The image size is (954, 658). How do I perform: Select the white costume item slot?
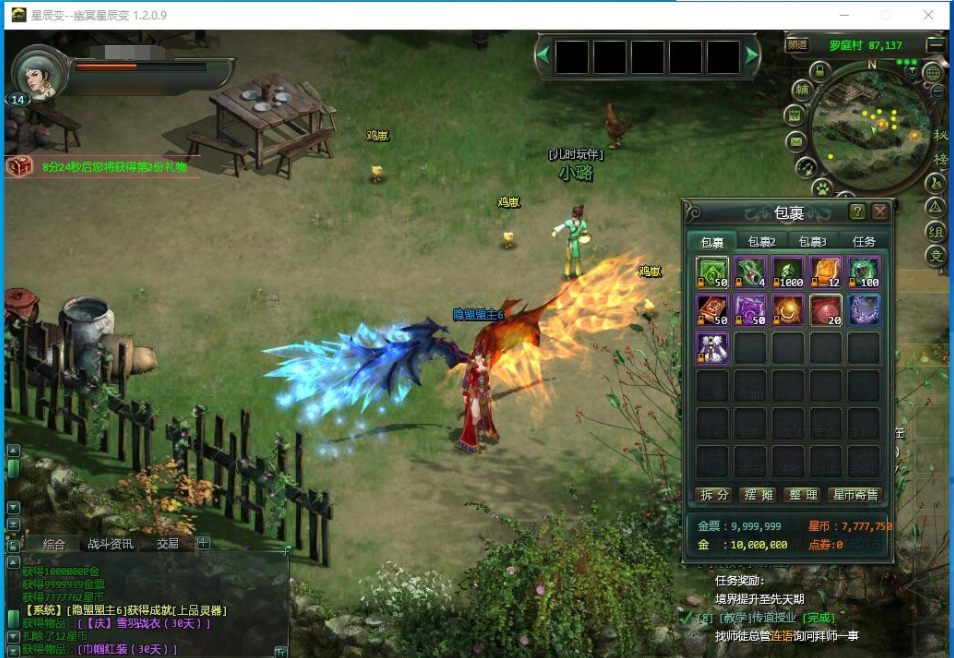pos(712,348)
